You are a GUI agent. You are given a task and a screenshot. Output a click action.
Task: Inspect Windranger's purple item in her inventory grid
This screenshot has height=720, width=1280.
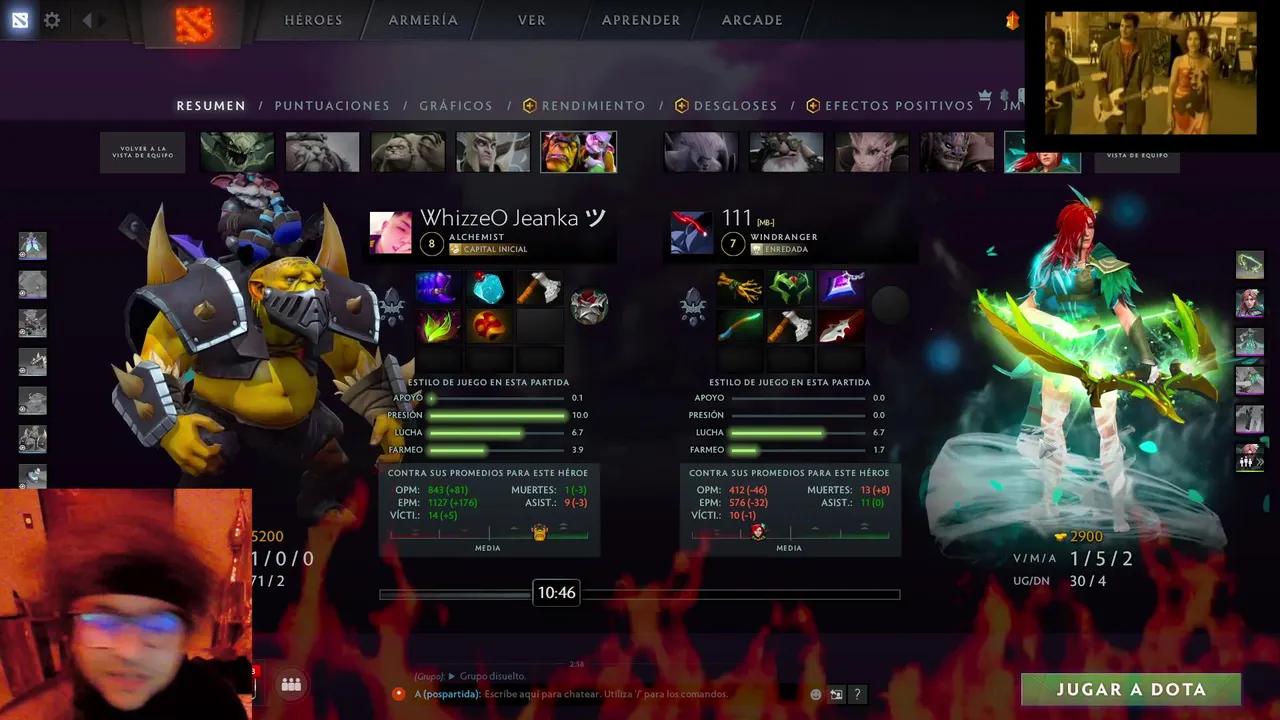click(841, 287)
